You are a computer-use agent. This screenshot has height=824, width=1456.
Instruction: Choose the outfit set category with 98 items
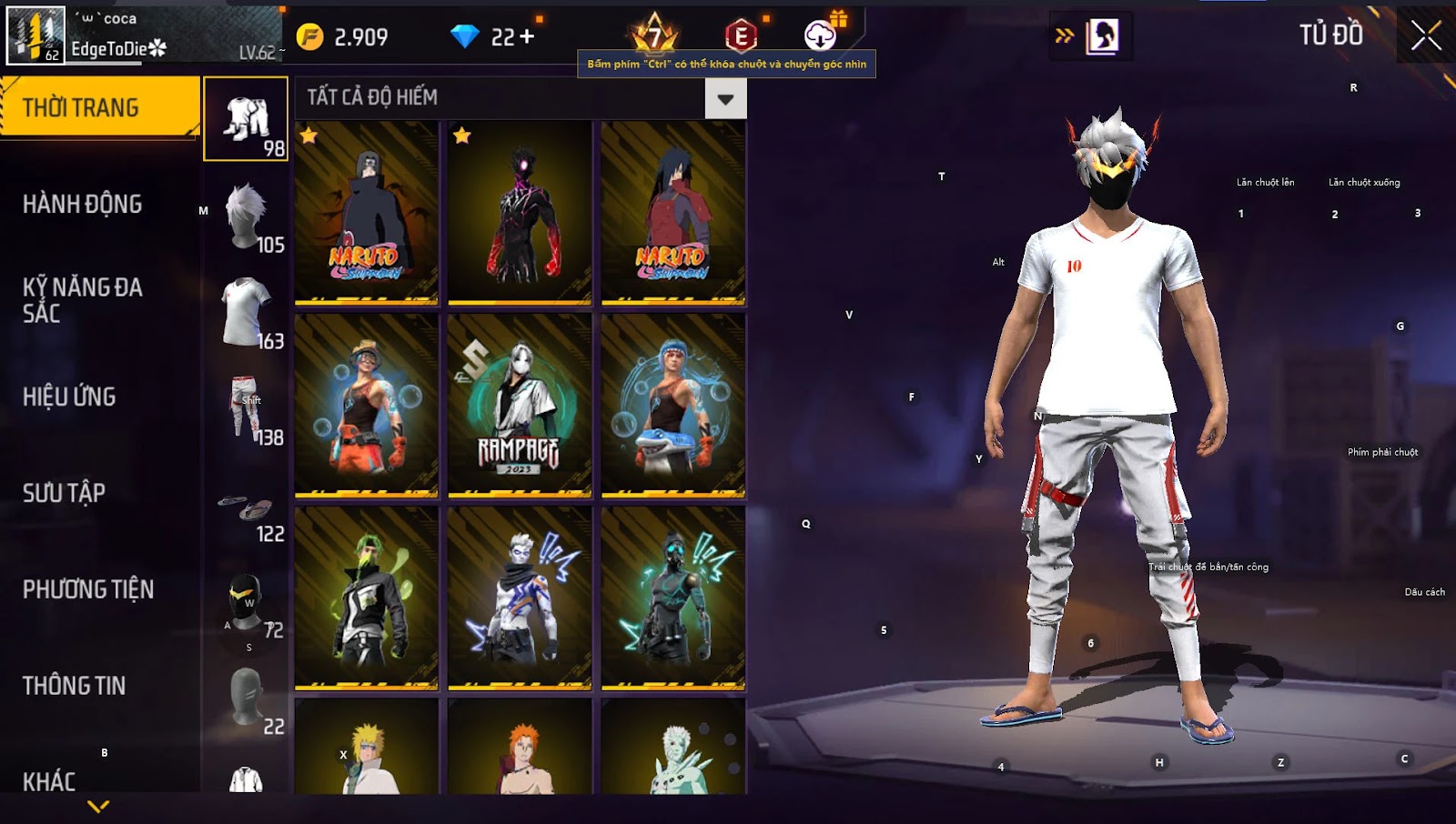pos(246,119)
